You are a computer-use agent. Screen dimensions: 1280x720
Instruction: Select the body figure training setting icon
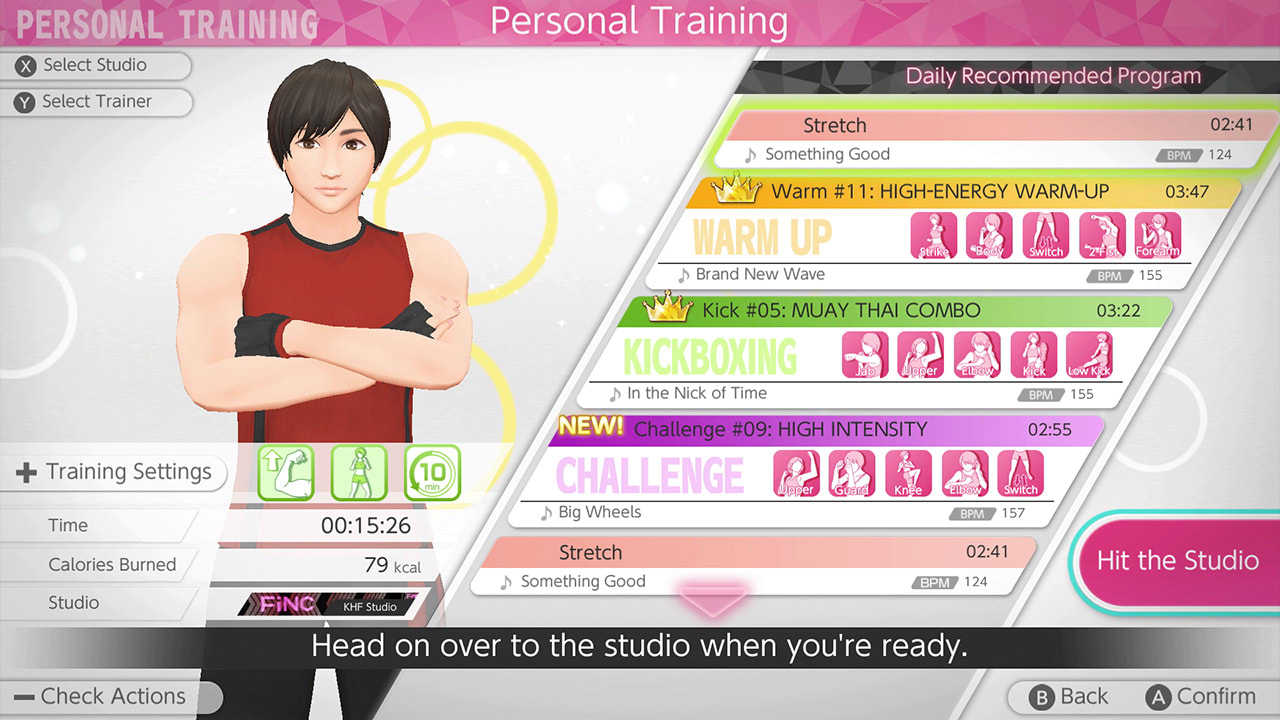pyautogui.click(x=360, y=471)
